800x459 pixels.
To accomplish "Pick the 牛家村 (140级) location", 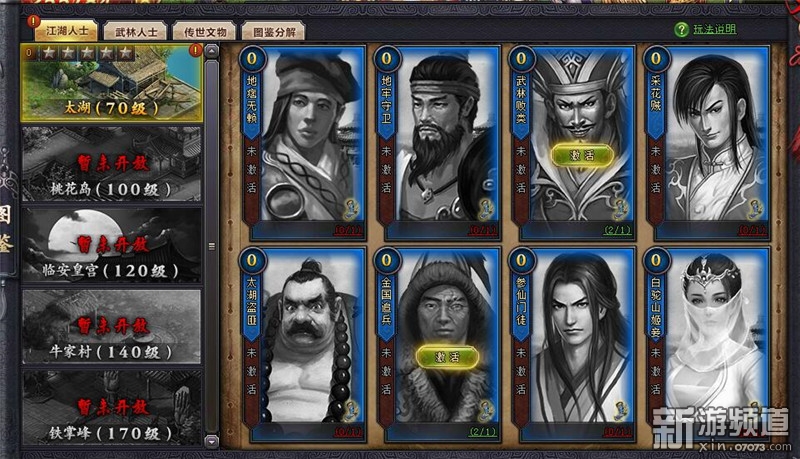I will coord(111,328).
